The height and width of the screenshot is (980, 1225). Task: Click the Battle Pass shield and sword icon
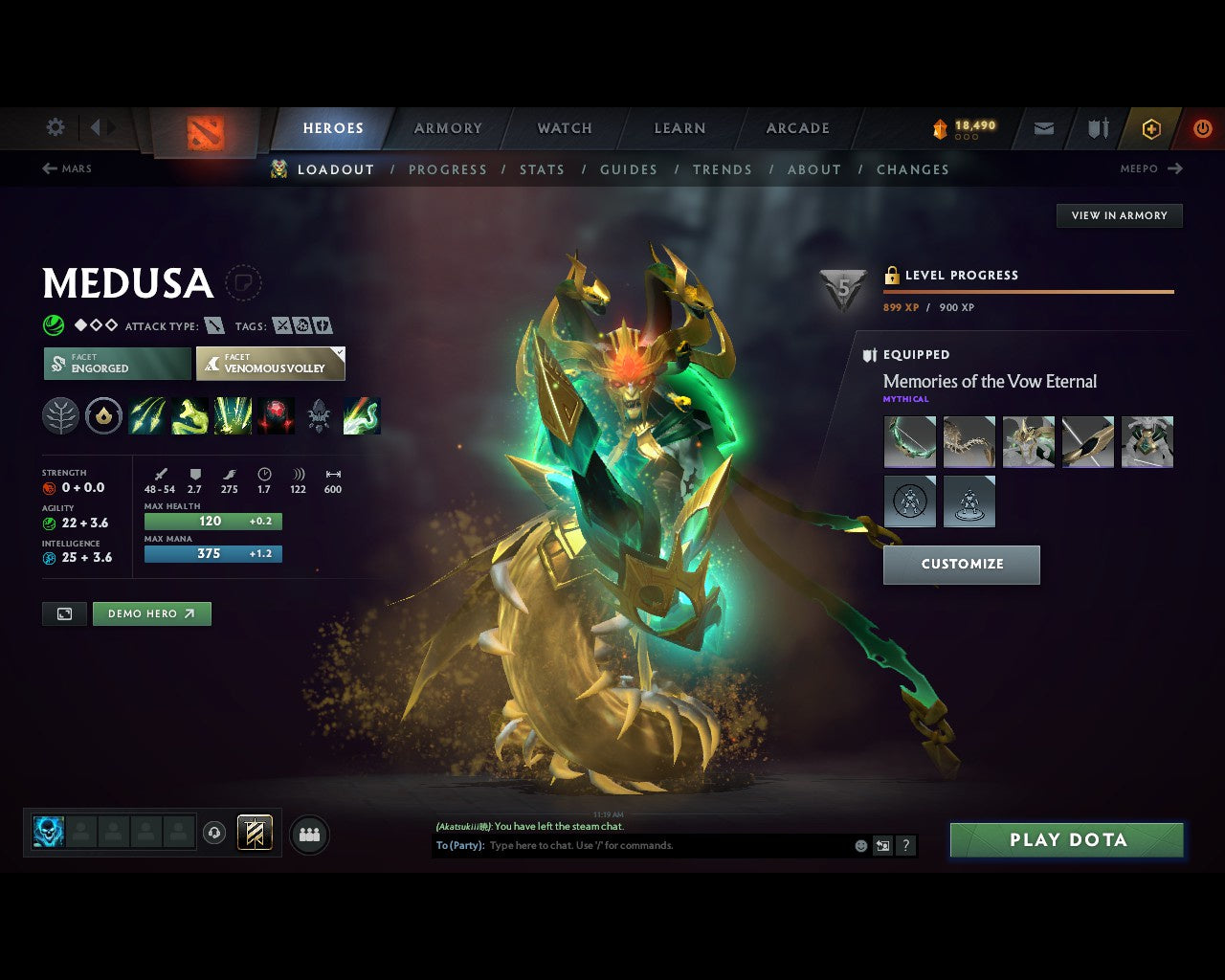[x=1097, y=127]
